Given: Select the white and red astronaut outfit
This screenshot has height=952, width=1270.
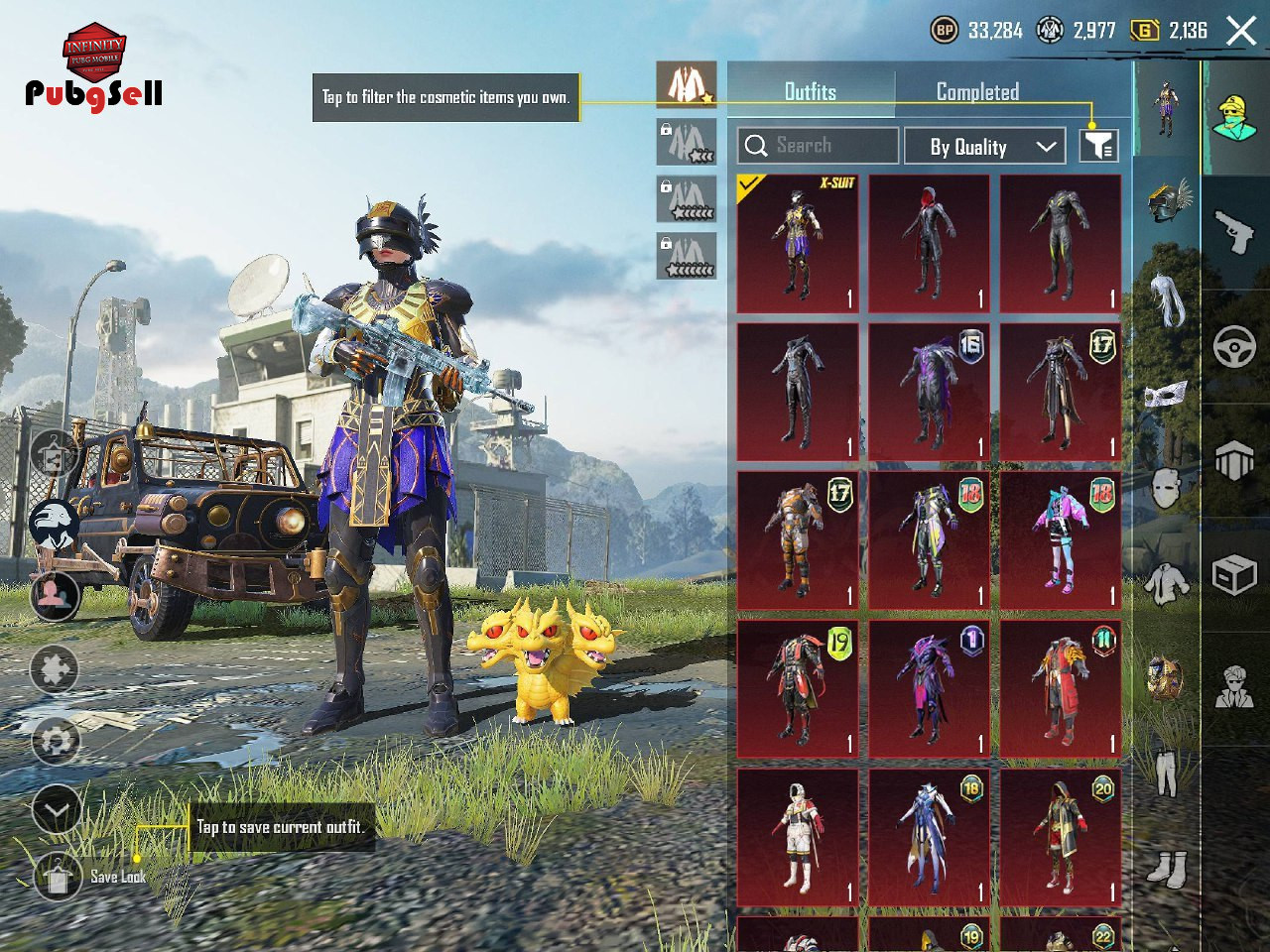Looking at the screenshot, I should pyautogui.click(x=798, y=836).
